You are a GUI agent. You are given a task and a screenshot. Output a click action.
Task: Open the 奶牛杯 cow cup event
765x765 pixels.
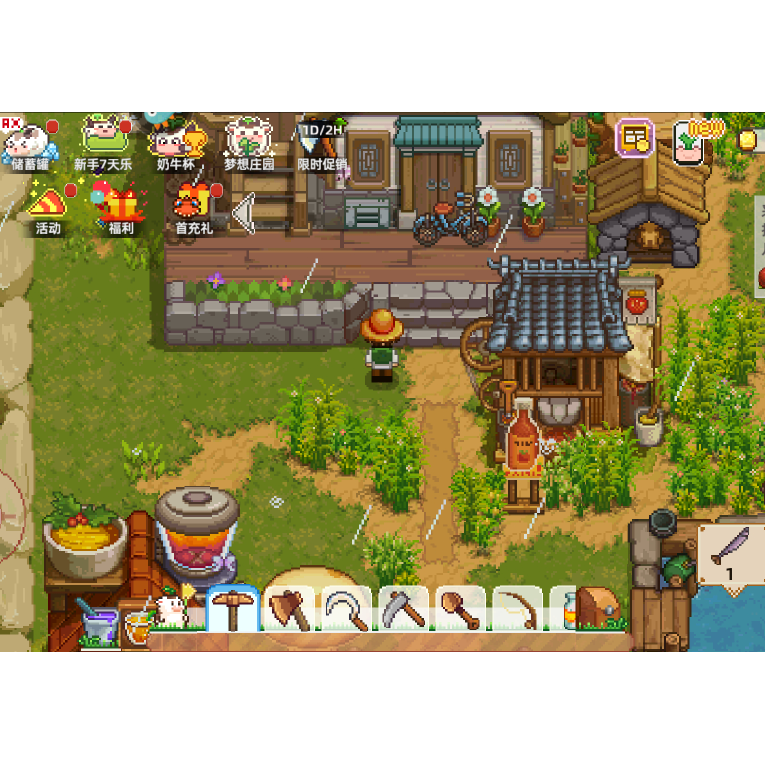coord(175,141)
